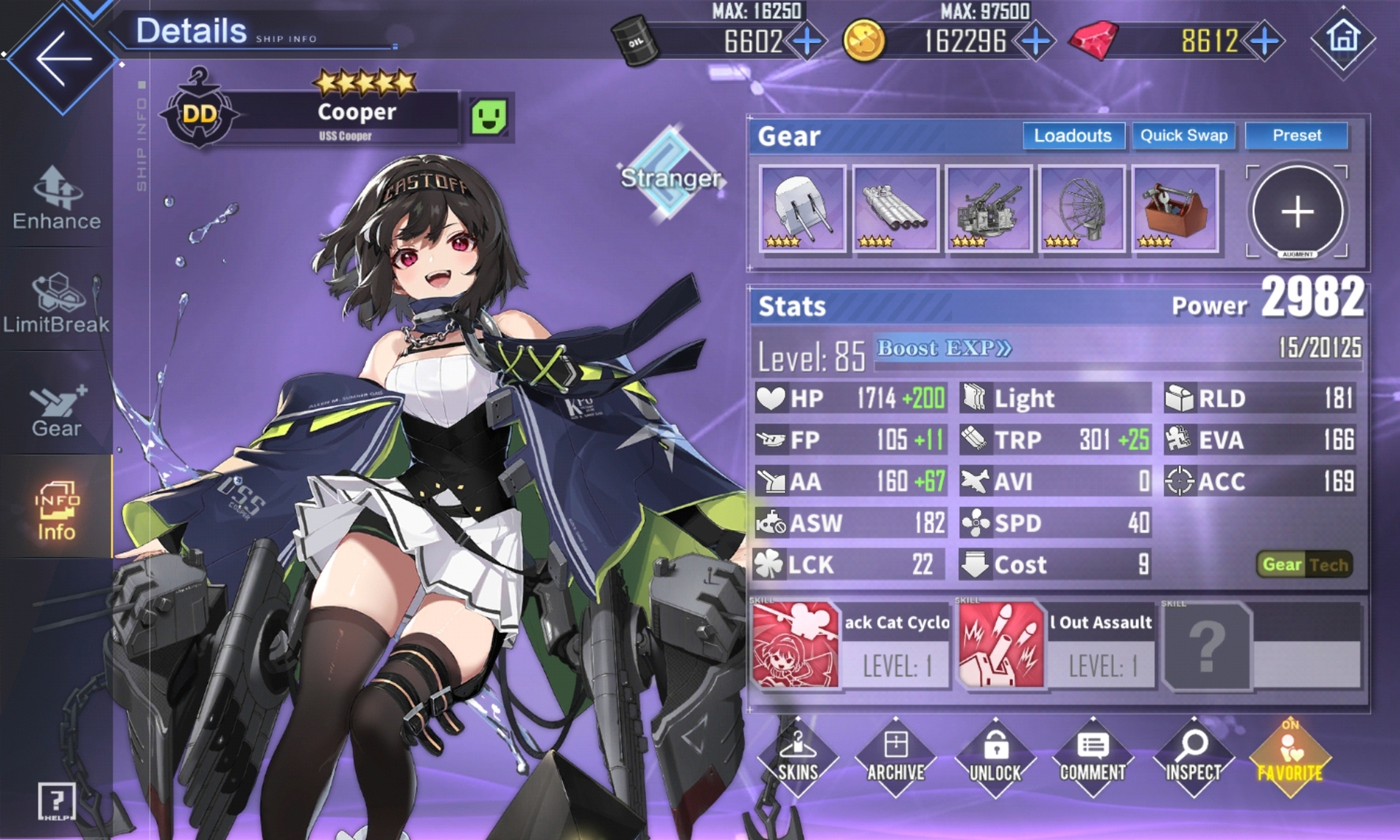This screenshot has width=1400, height=840.
Task: Open the gear Preset options
Action: [x=1296, y=136]
